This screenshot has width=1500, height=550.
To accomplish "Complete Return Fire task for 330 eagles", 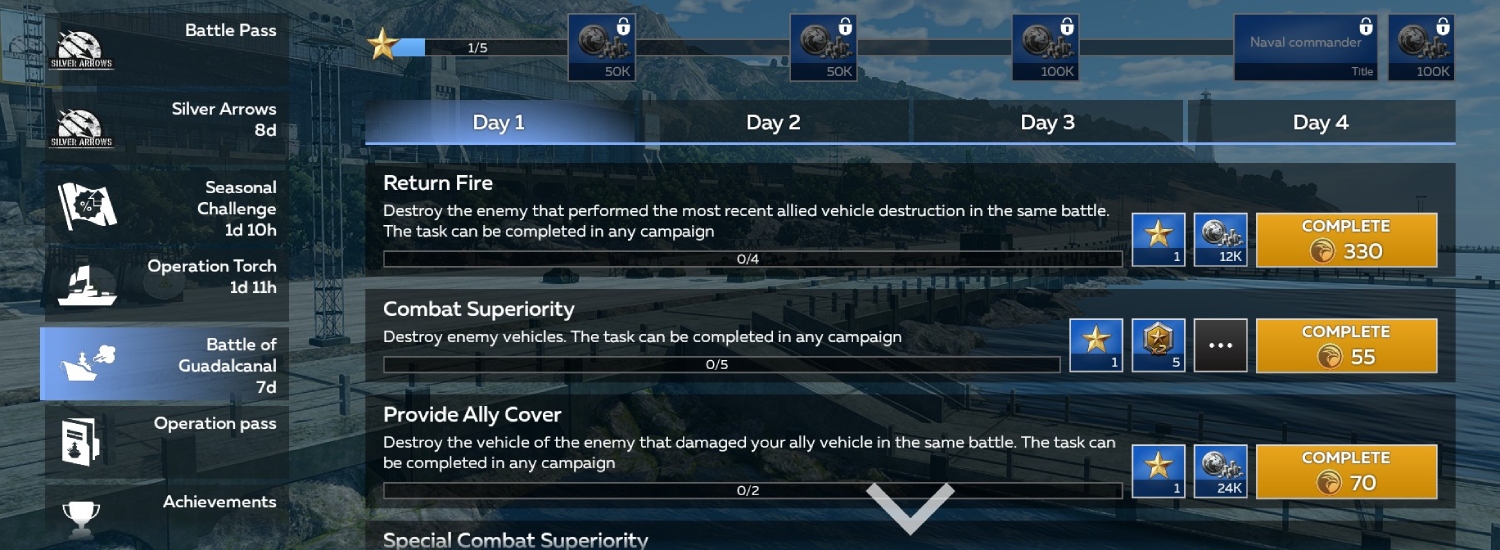I will tap(1346, 240).
